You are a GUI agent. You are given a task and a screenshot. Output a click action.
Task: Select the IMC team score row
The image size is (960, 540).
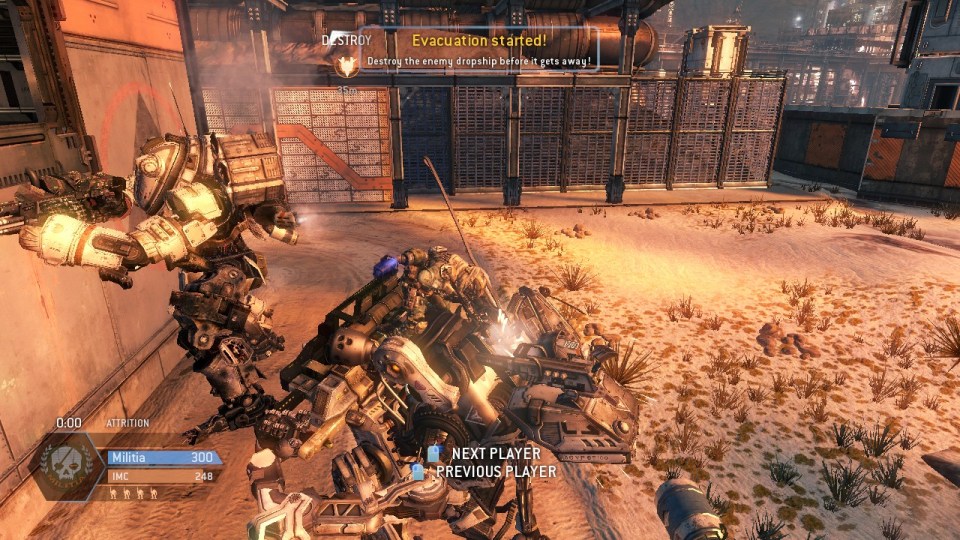[163, 476]
